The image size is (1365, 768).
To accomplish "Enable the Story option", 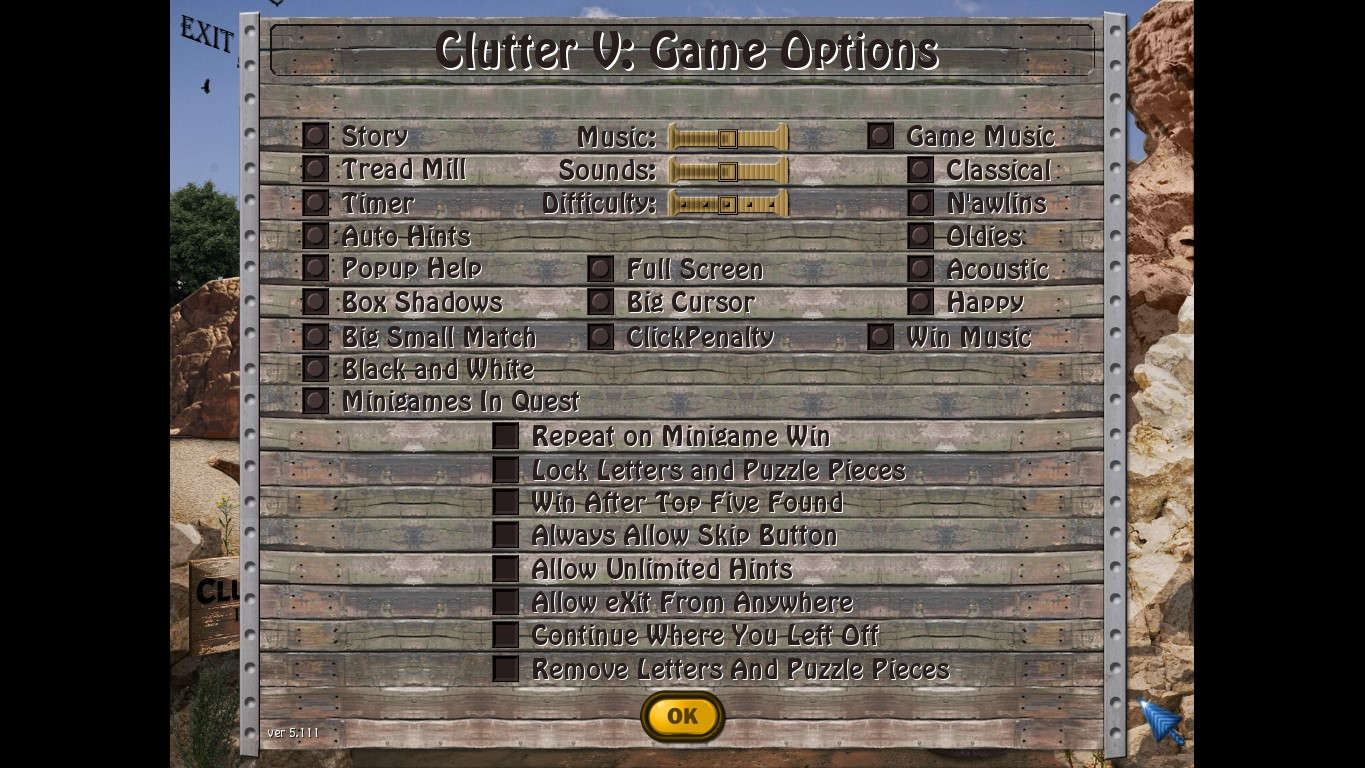I will (x=314, y=135).
